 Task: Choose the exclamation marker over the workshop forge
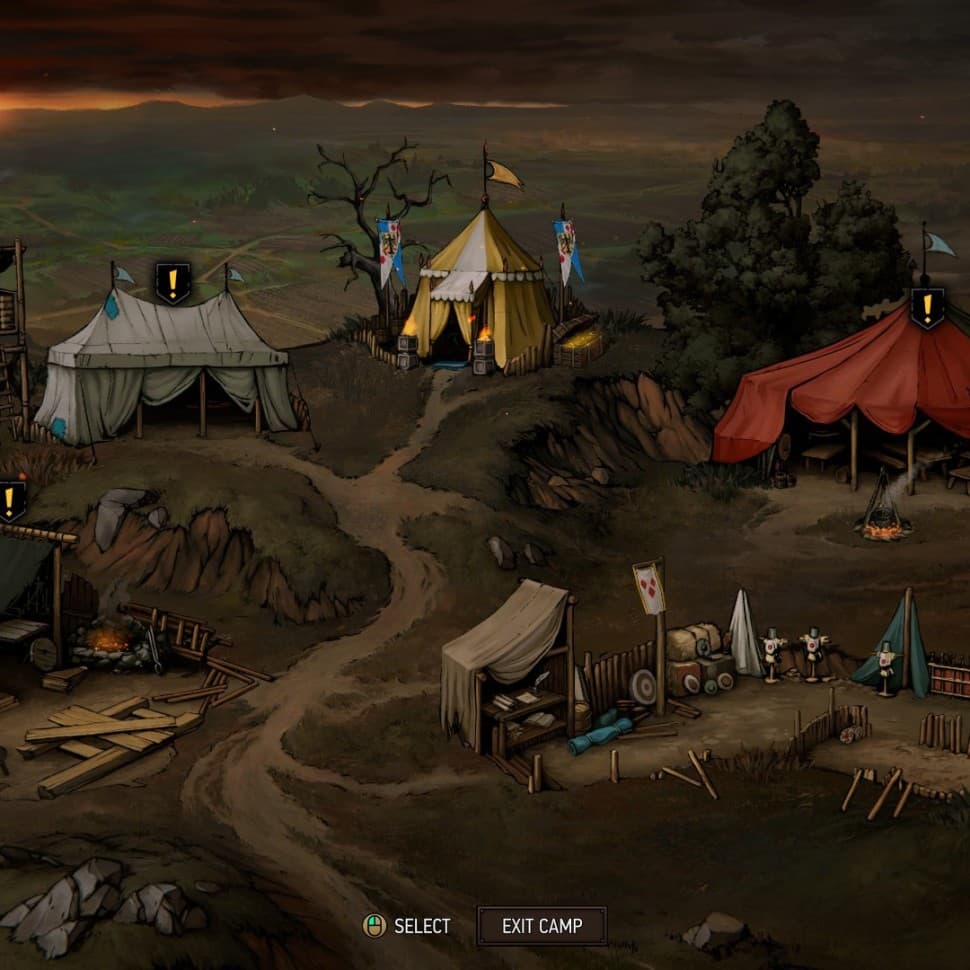click(11, 500)
